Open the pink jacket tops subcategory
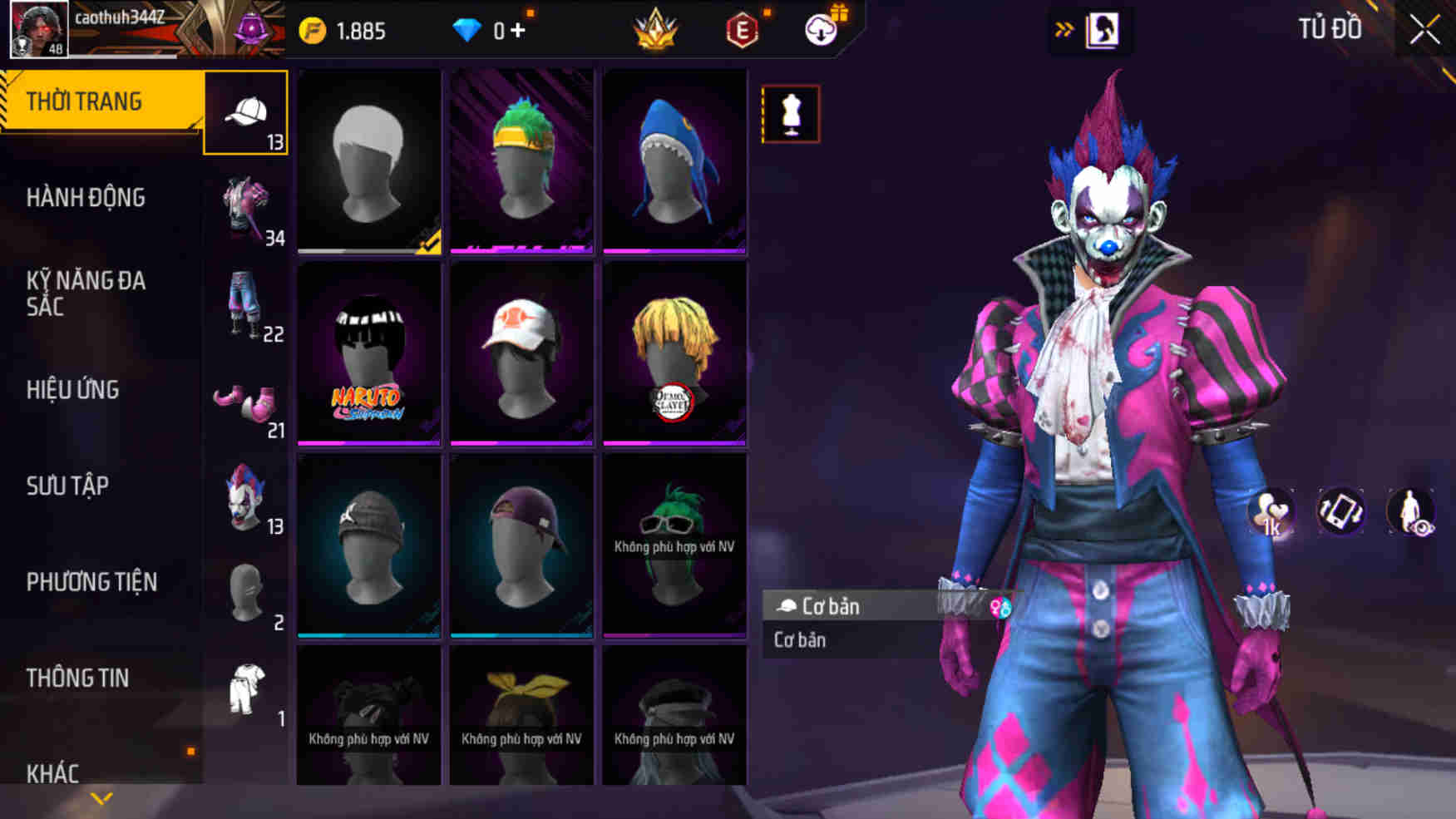 (246, 210)
